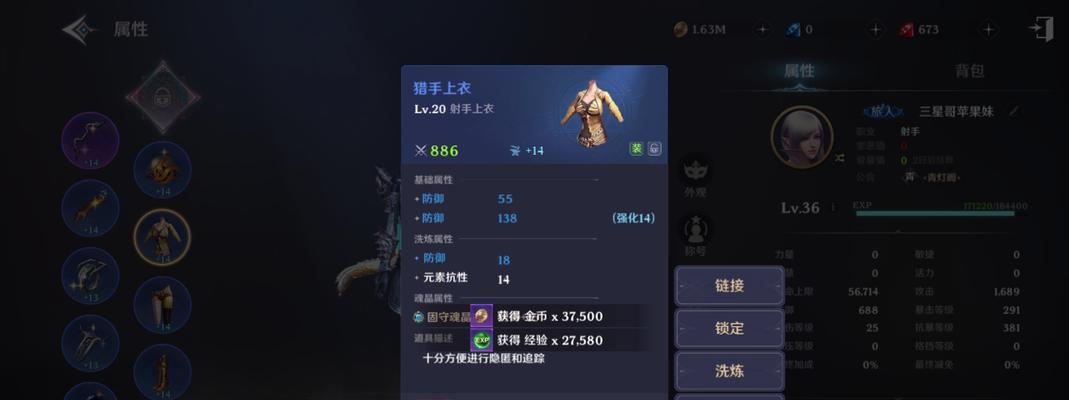Open the 称号 (Title) icon

695,232
